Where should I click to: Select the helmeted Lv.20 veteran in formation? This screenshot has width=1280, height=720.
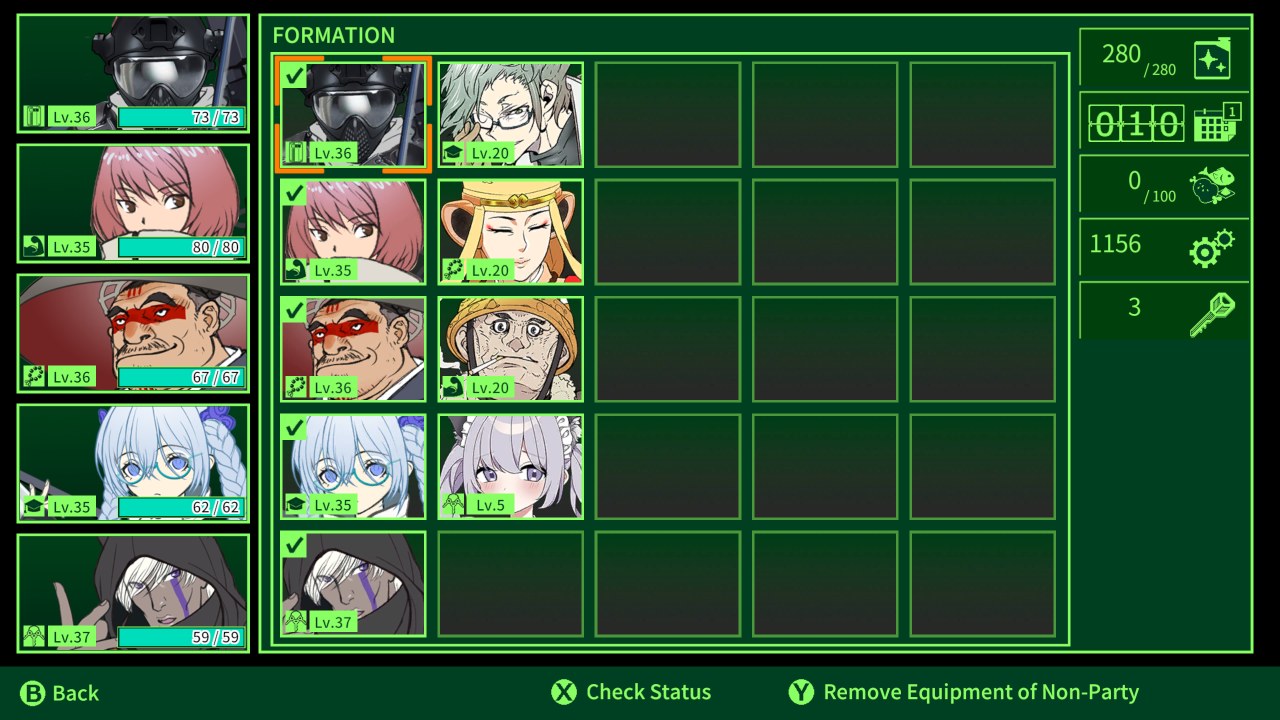[x=509, y=348]
